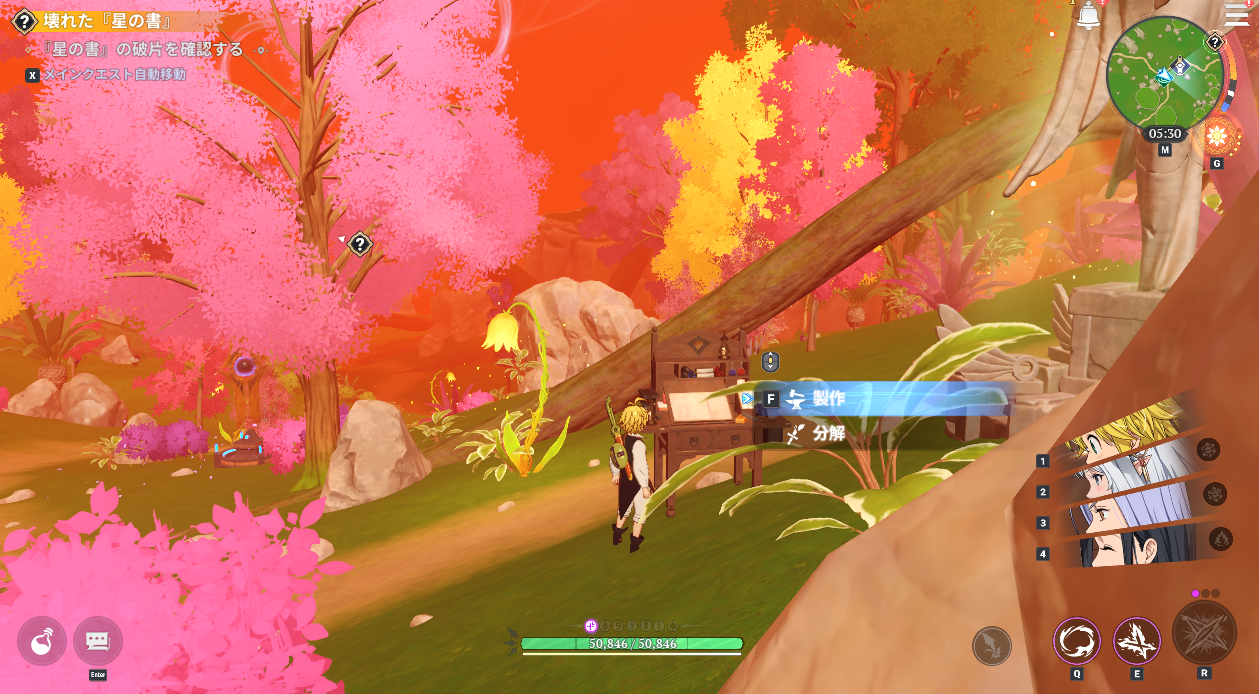The width and height of the screenshot is (1259, 694).
Task: Use the crossed-slash skill
Action: coord(1137,641)
